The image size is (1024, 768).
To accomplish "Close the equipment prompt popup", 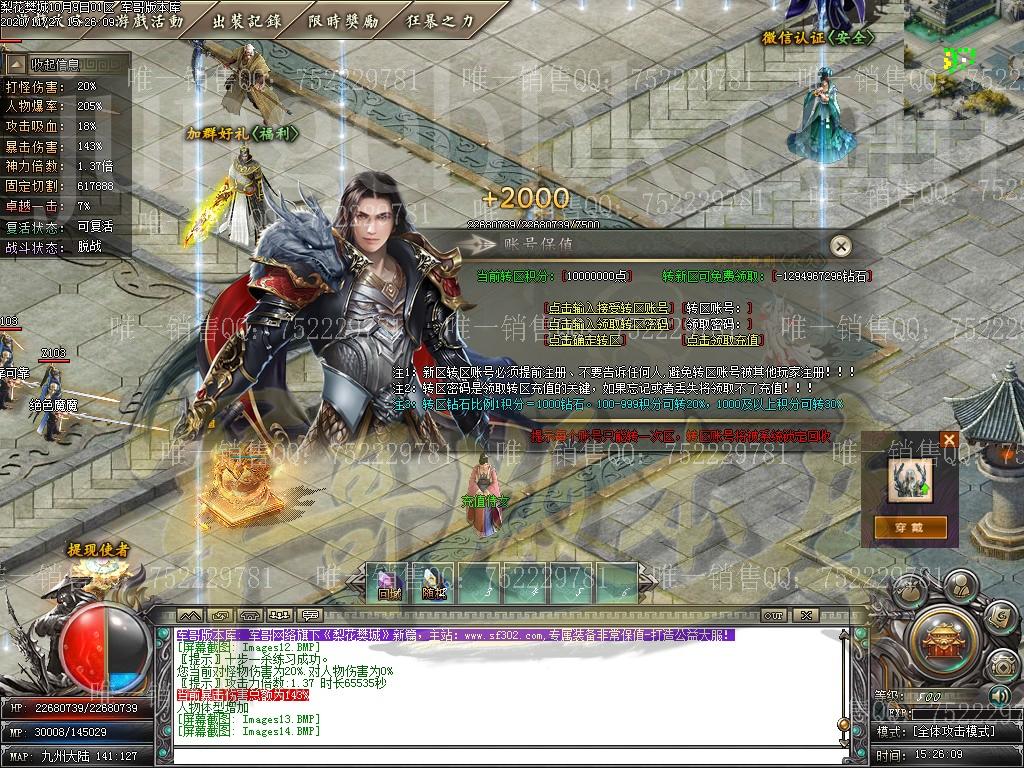I will 949,439.
